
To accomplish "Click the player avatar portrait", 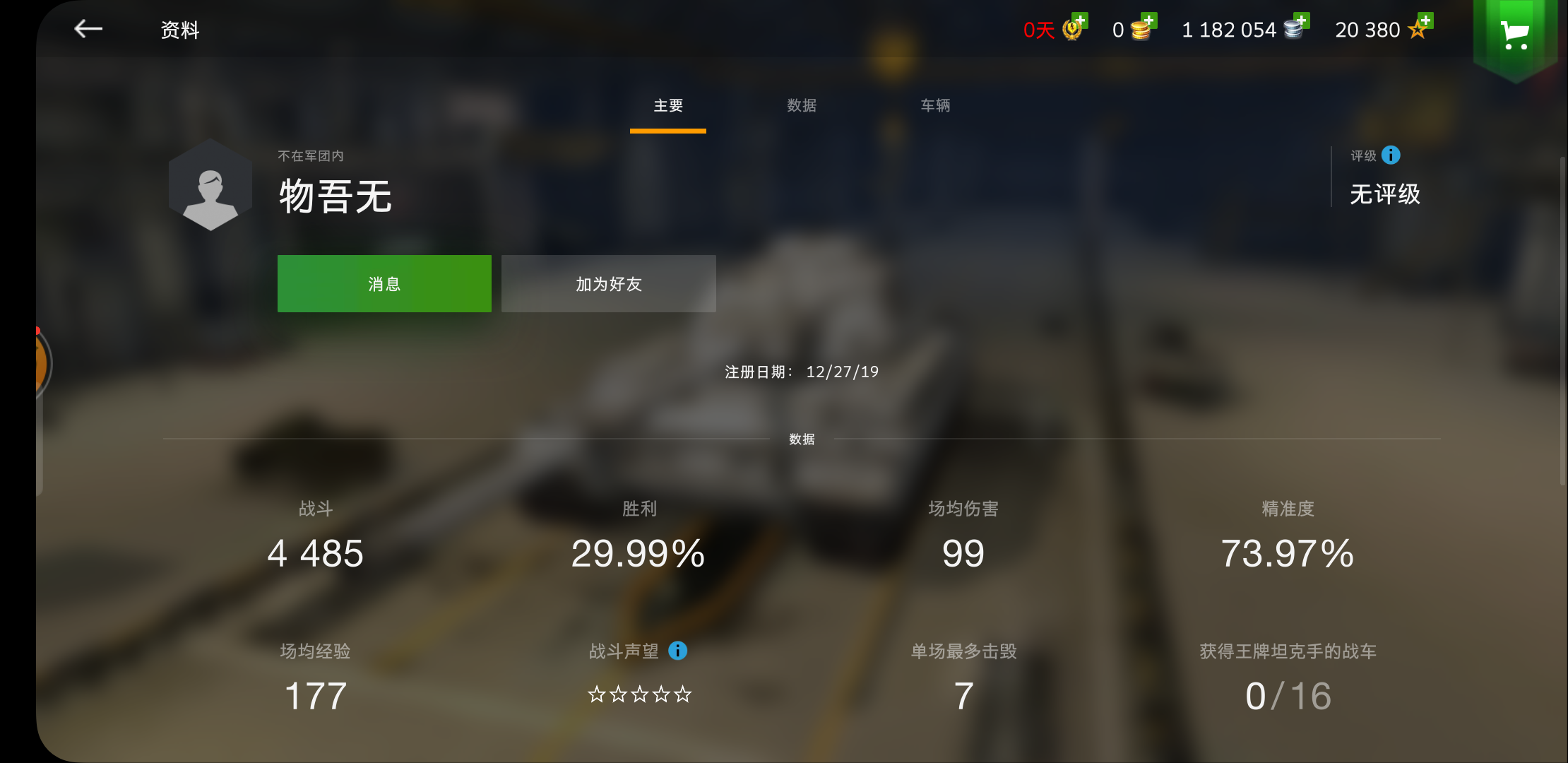I will (210, 185).
